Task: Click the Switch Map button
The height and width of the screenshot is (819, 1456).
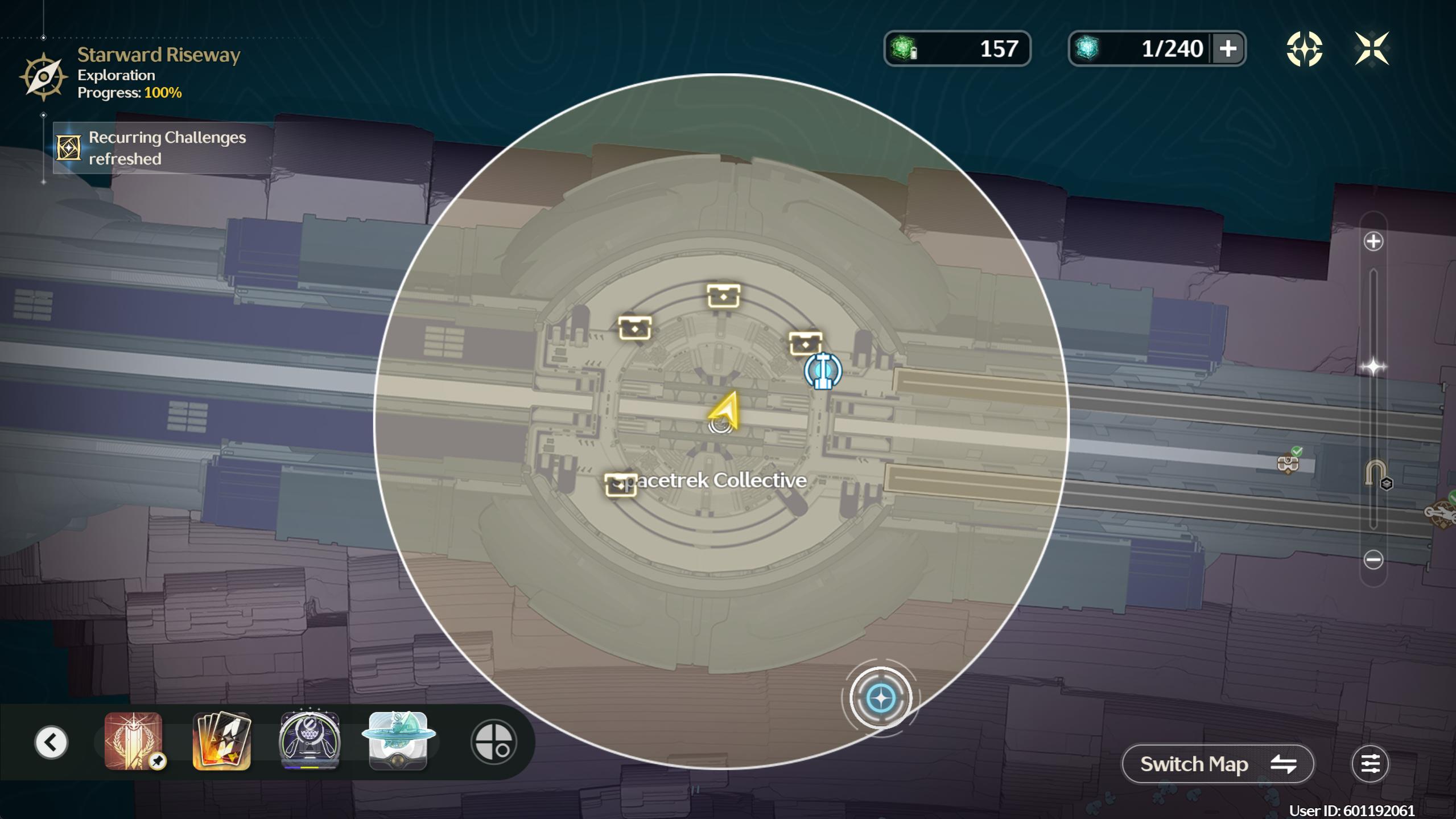Action: (x=1217, y=764)
